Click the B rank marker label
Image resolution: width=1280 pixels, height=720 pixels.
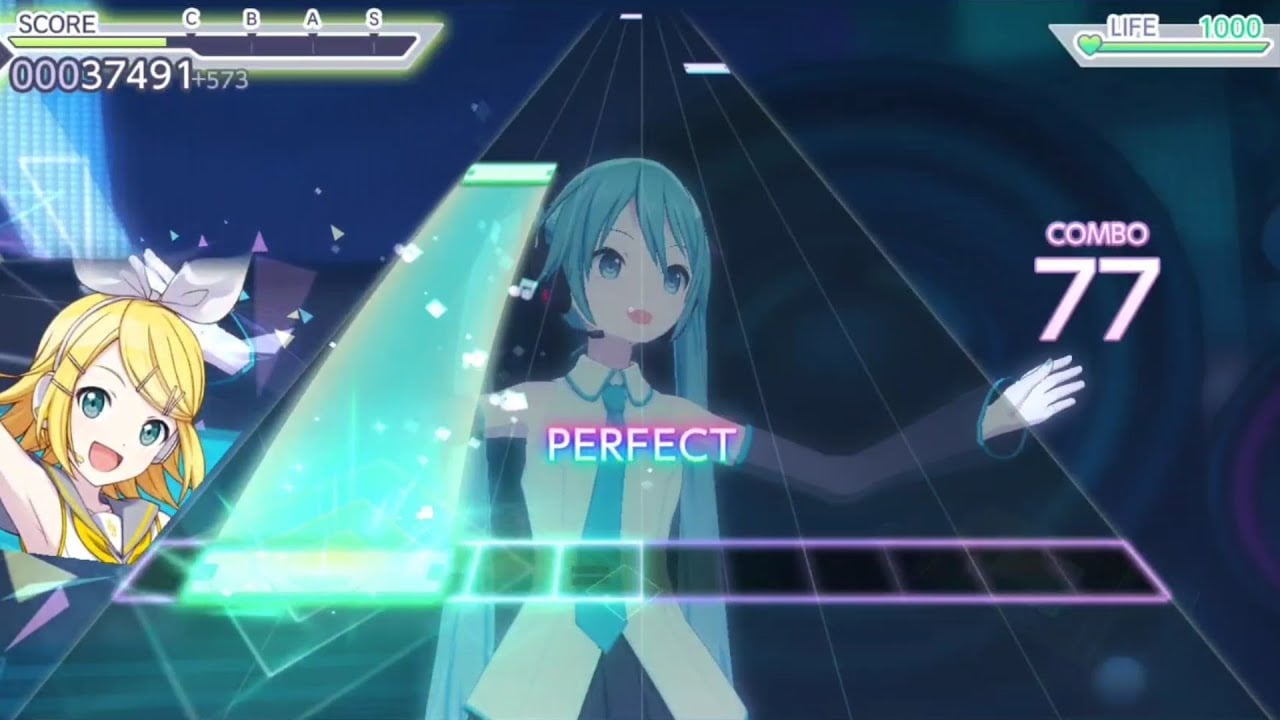coord(249,18)
